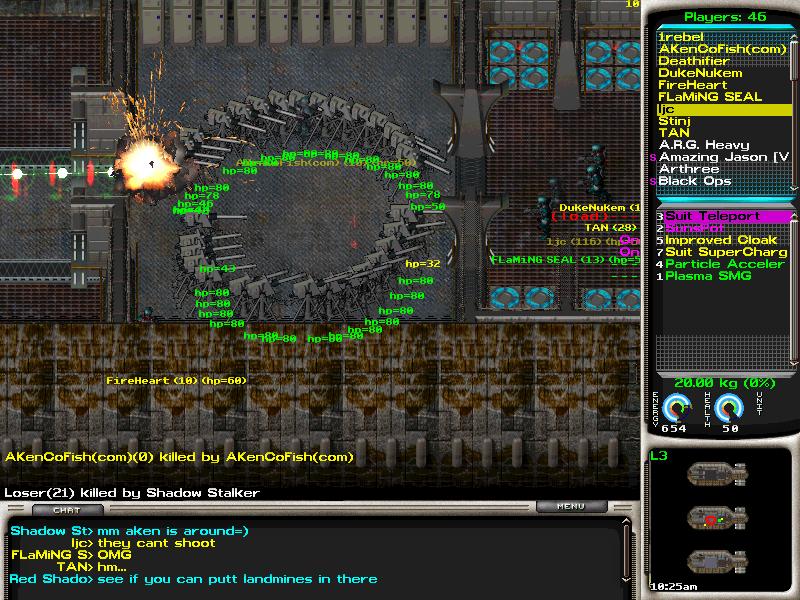Choose FLaMiNG SEAL from the player list
Viewport: 800px width, 600px height.
click(x=710, y=97)
